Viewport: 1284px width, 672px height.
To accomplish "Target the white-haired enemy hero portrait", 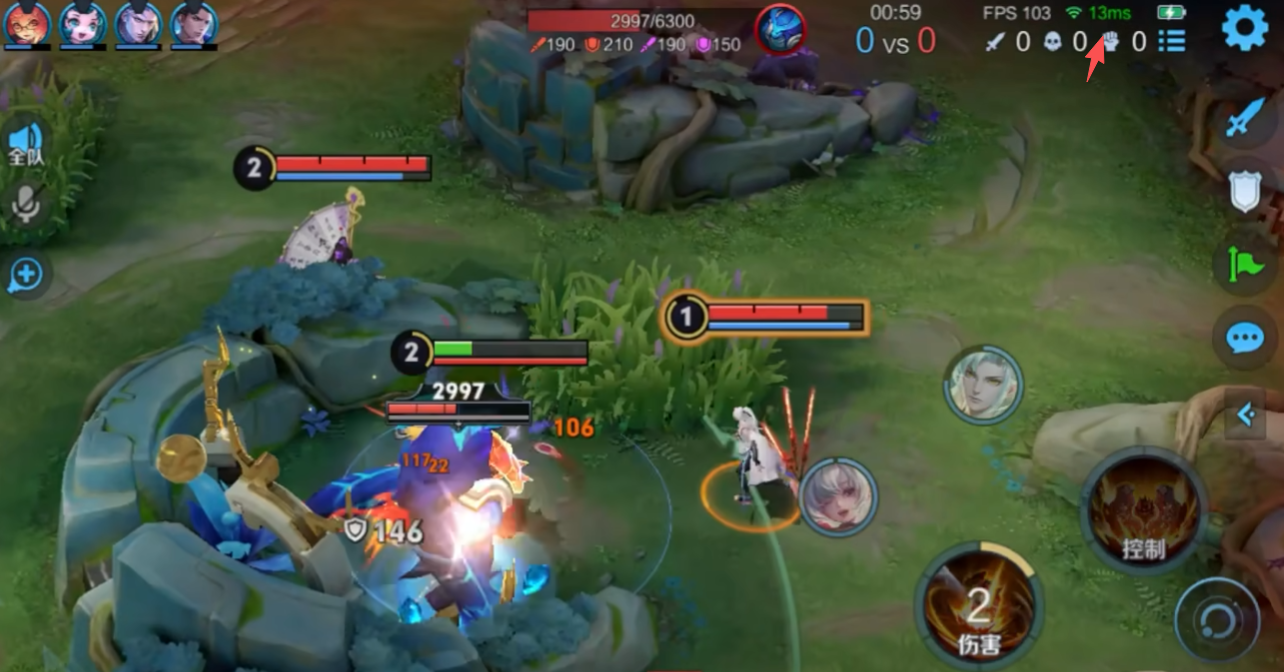I will [x=838, y=497].
